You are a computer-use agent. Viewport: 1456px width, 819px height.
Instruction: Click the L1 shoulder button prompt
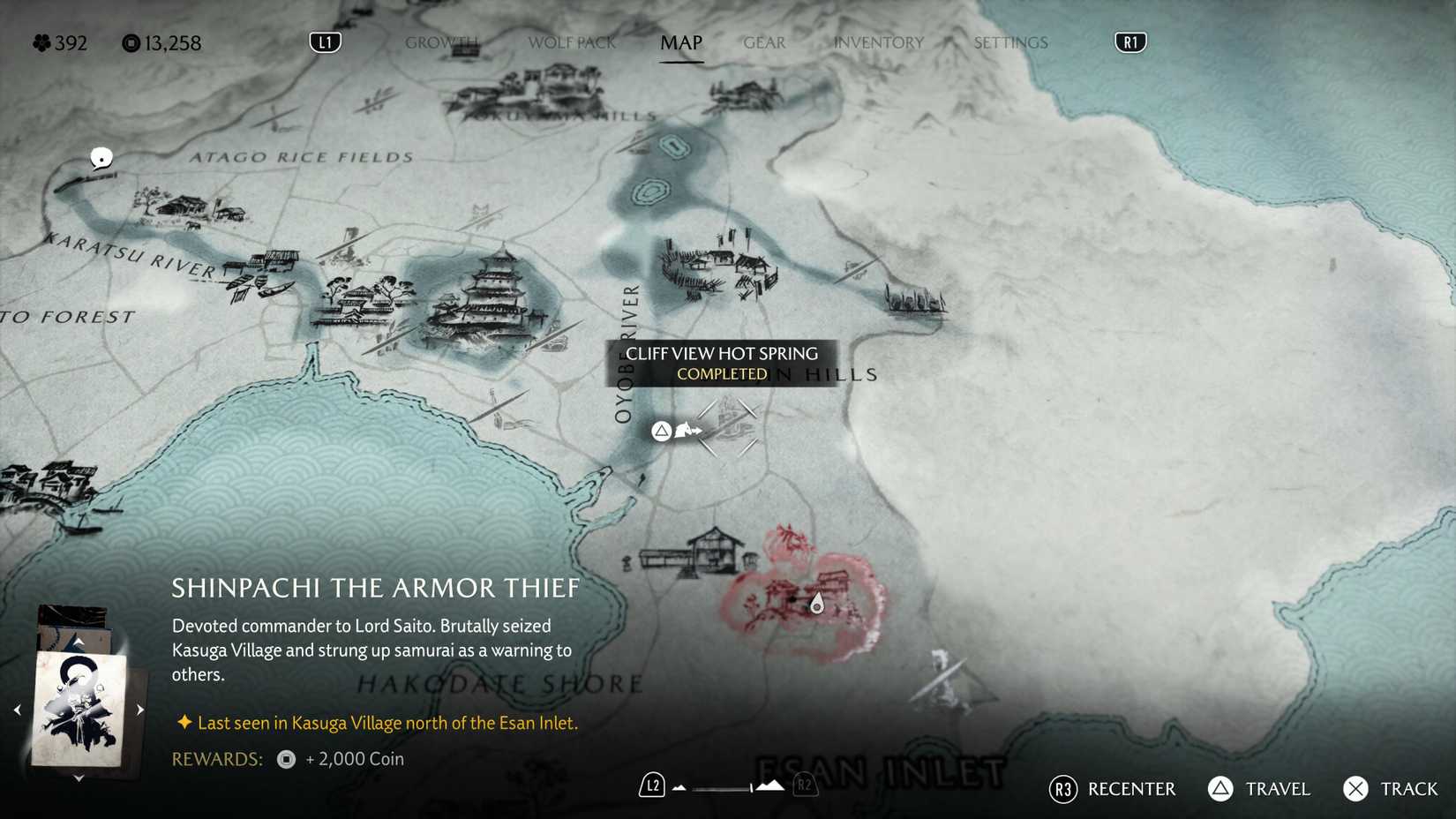[324, 41]
